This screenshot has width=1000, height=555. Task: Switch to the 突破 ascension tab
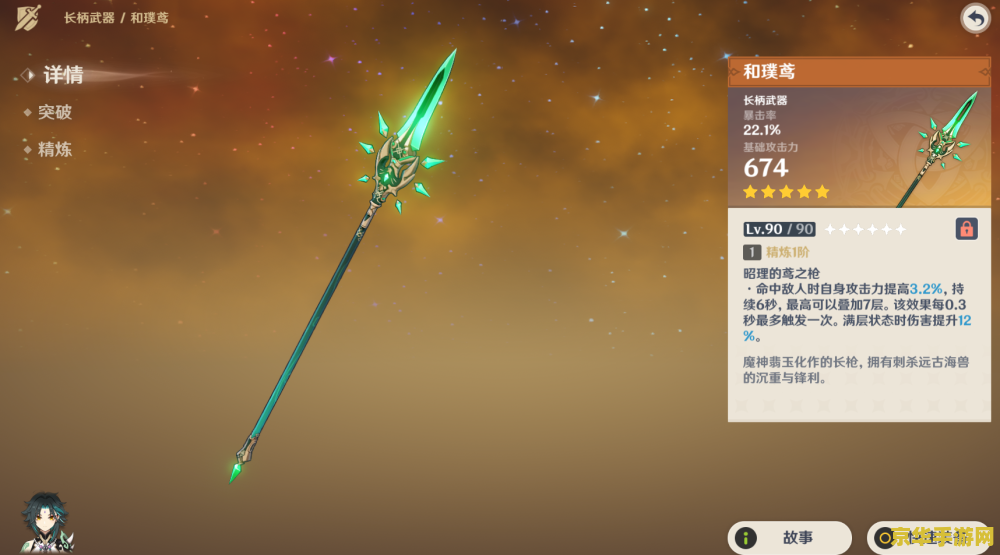(55, 113)
